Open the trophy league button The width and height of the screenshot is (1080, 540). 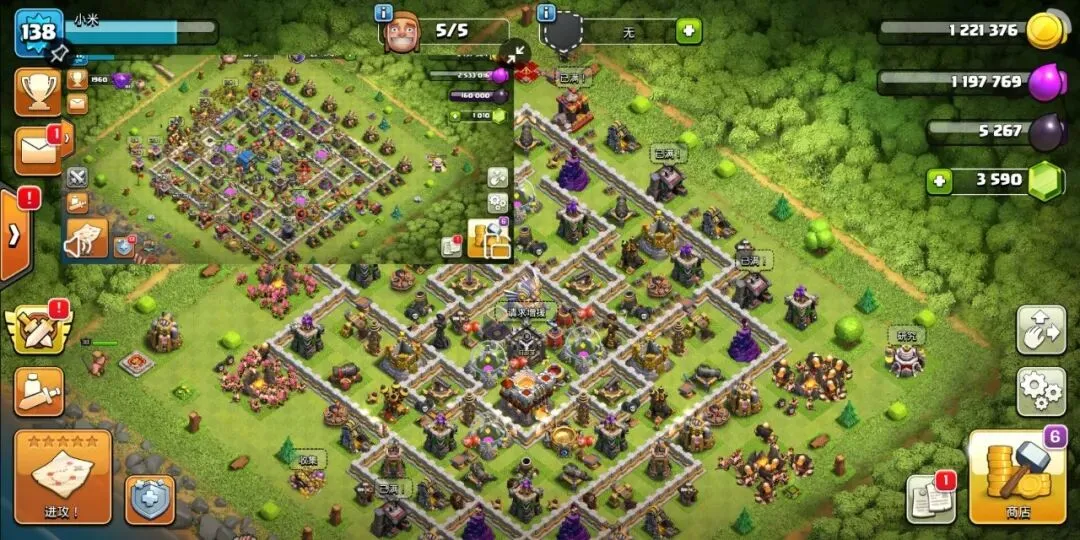tap(37, 92)
